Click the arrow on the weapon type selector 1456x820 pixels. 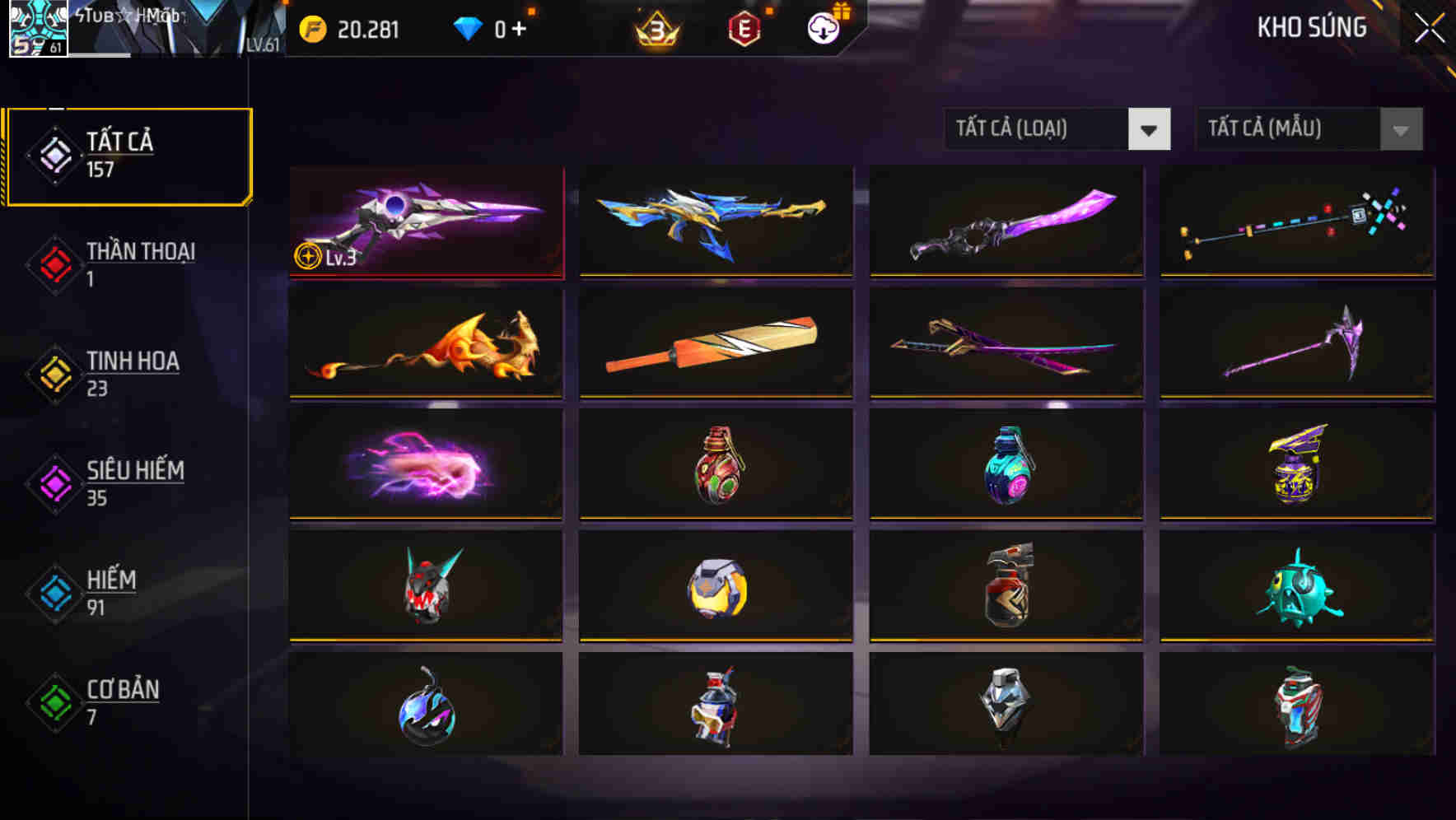(1151, 129)
